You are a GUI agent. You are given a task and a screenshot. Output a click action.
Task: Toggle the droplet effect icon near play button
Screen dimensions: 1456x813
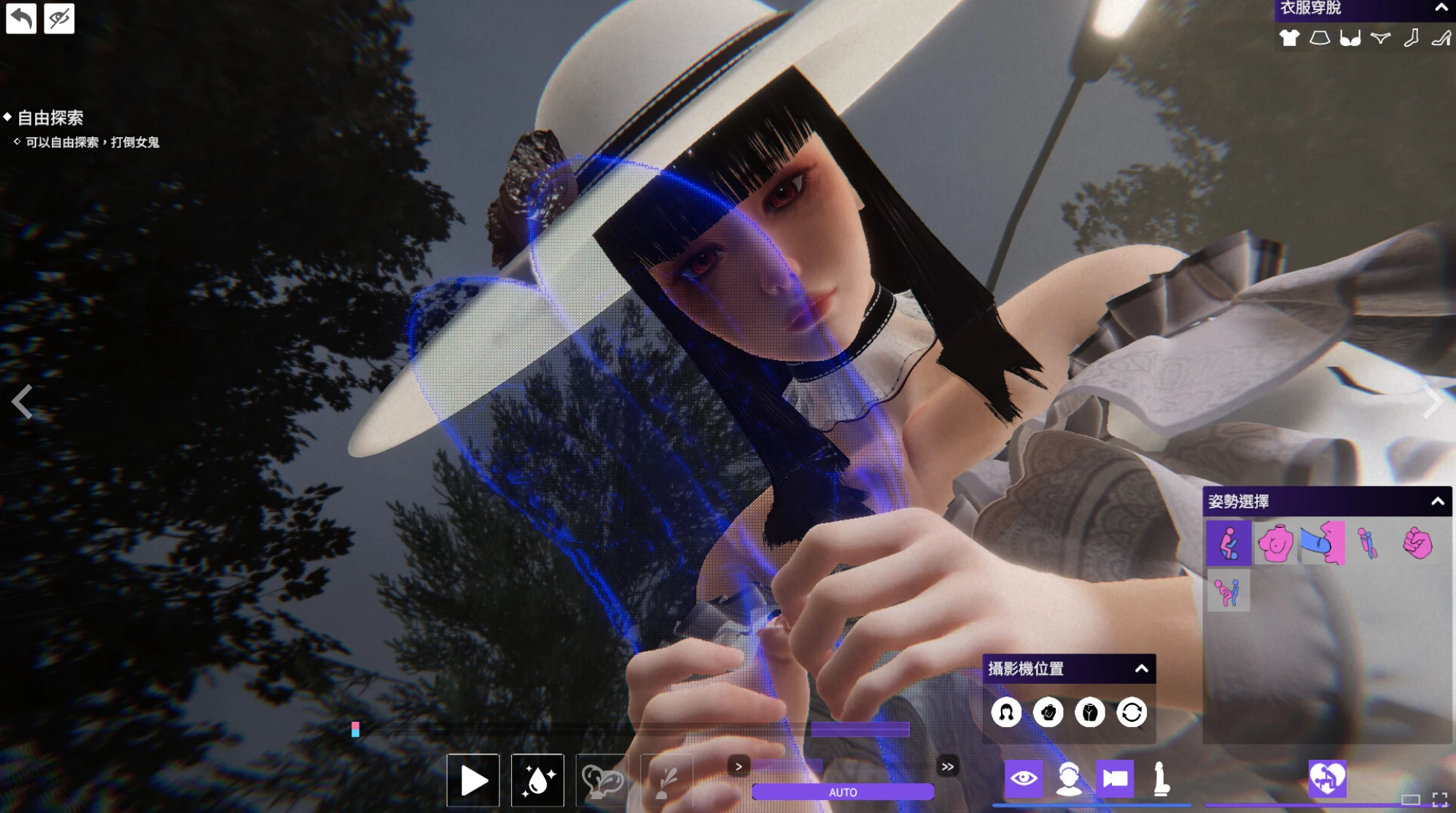click(537, 779)
